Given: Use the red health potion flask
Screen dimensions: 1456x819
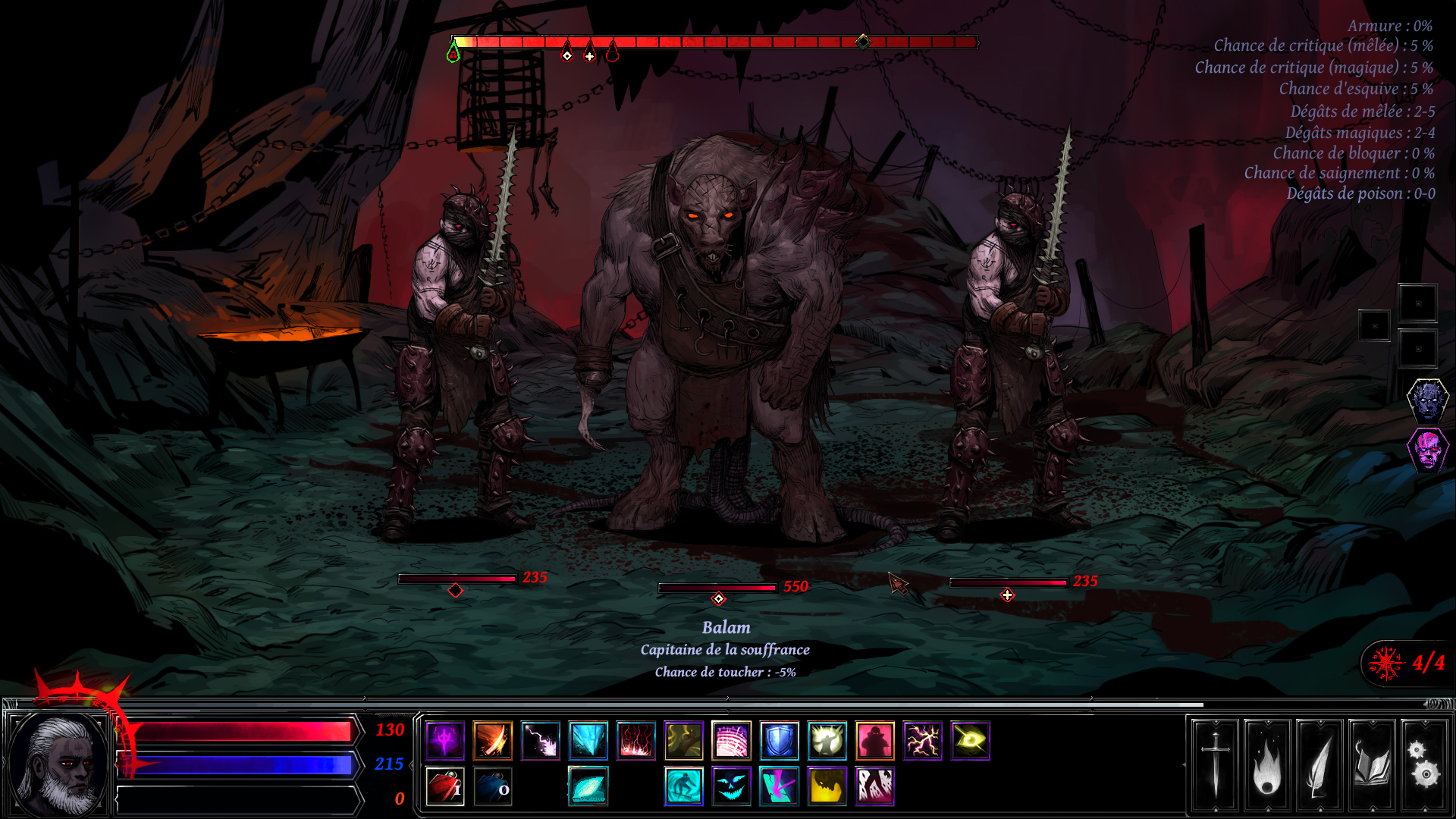Looking at the screenshot, I should click(446, 788).
